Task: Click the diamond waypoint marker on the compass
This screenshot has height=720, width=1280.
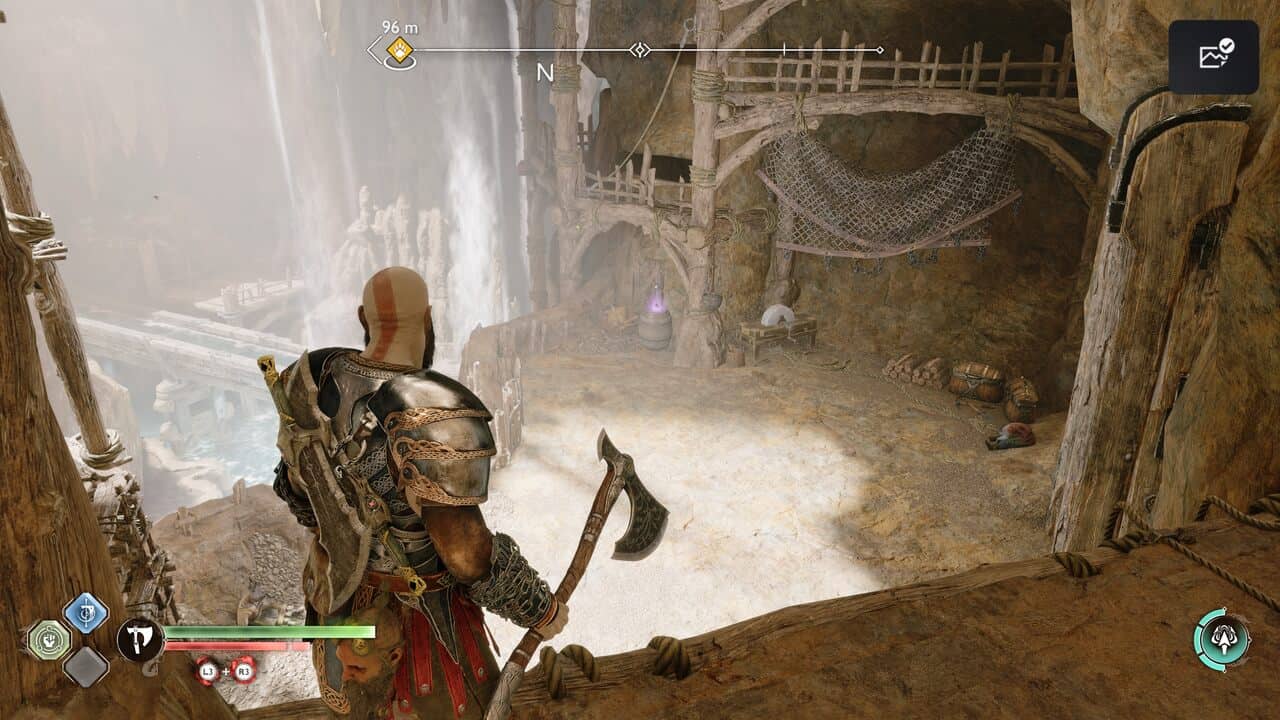Action: pyautogui.click(x=640, y=50)
